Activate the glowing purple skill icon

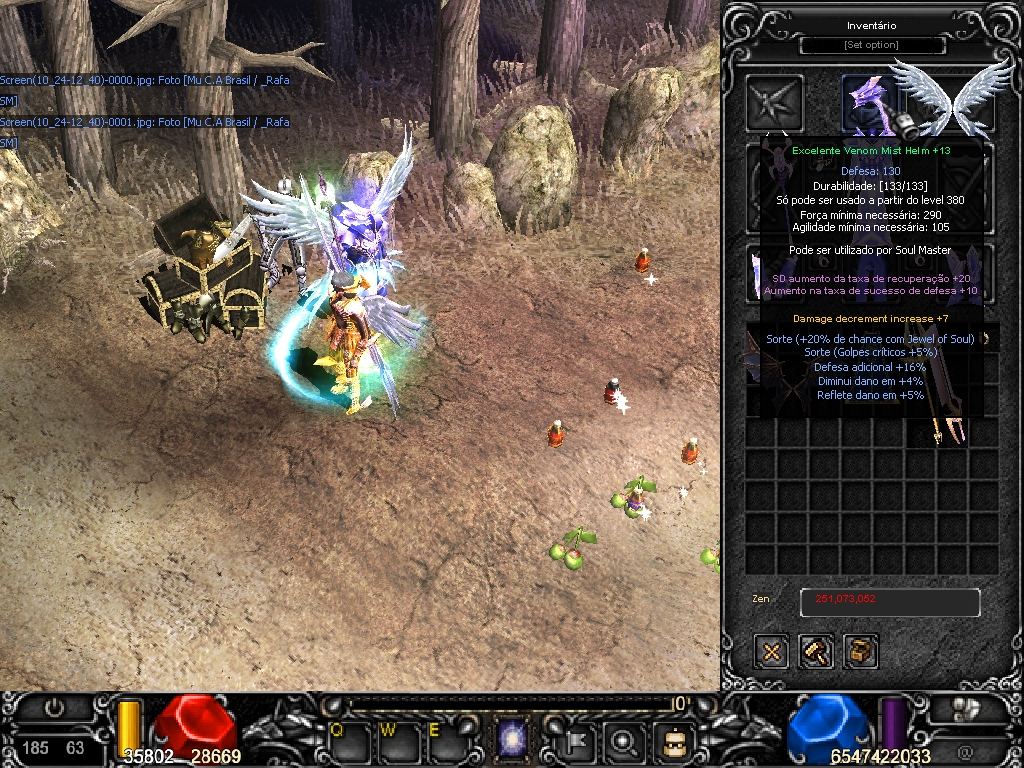coord(513,741)
